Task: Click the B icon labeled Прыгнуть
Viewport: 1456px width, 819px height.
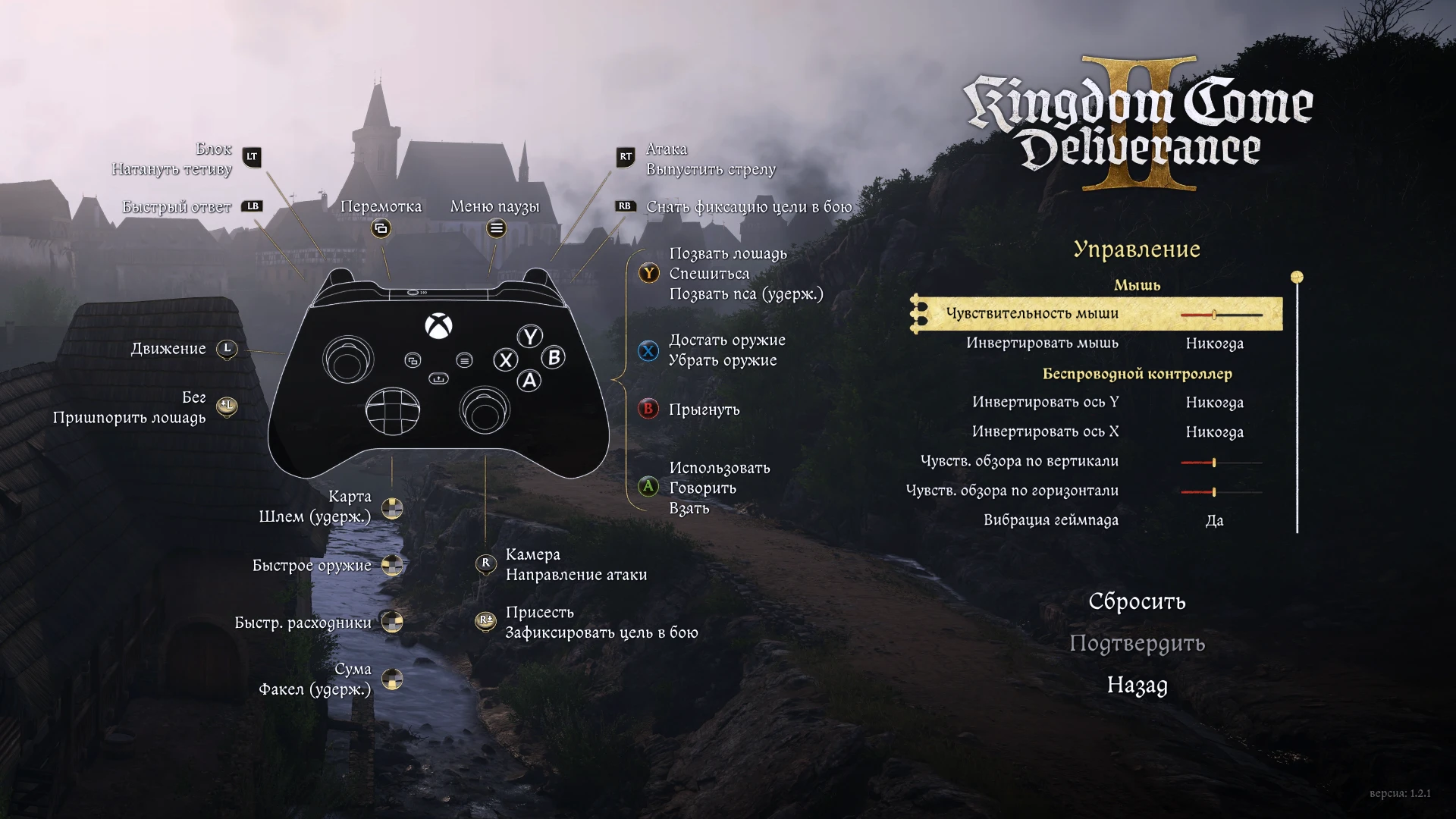Action: (x=648, y=409)
